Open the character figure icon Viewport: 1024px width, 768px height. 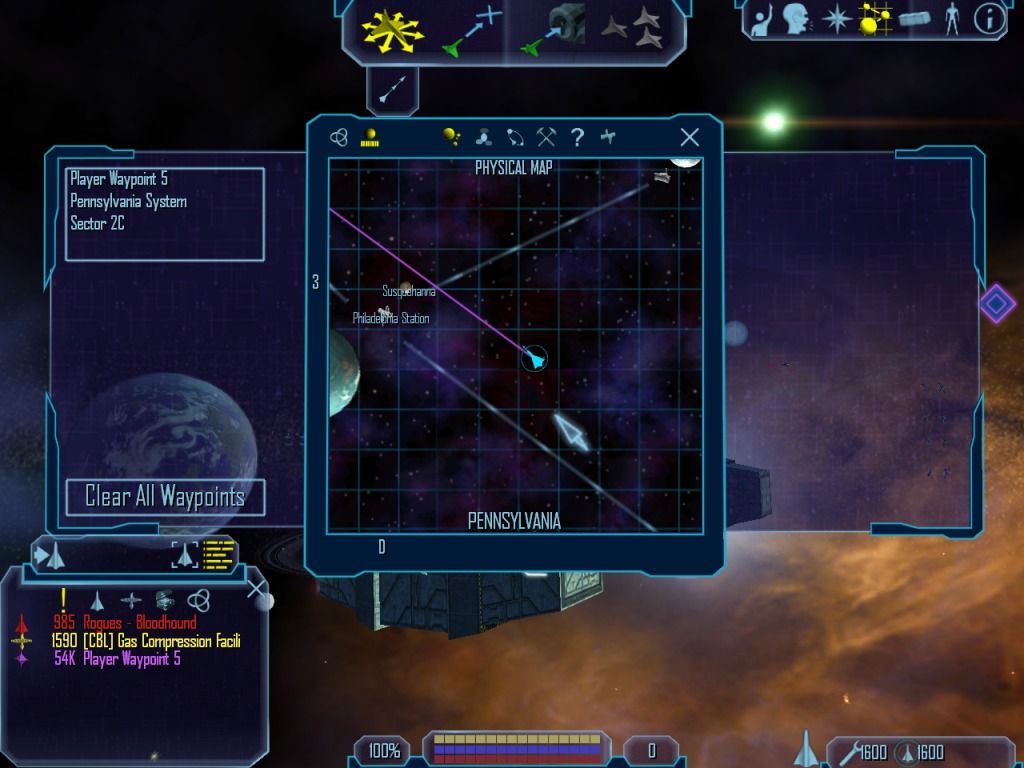[x=952, y=19]
